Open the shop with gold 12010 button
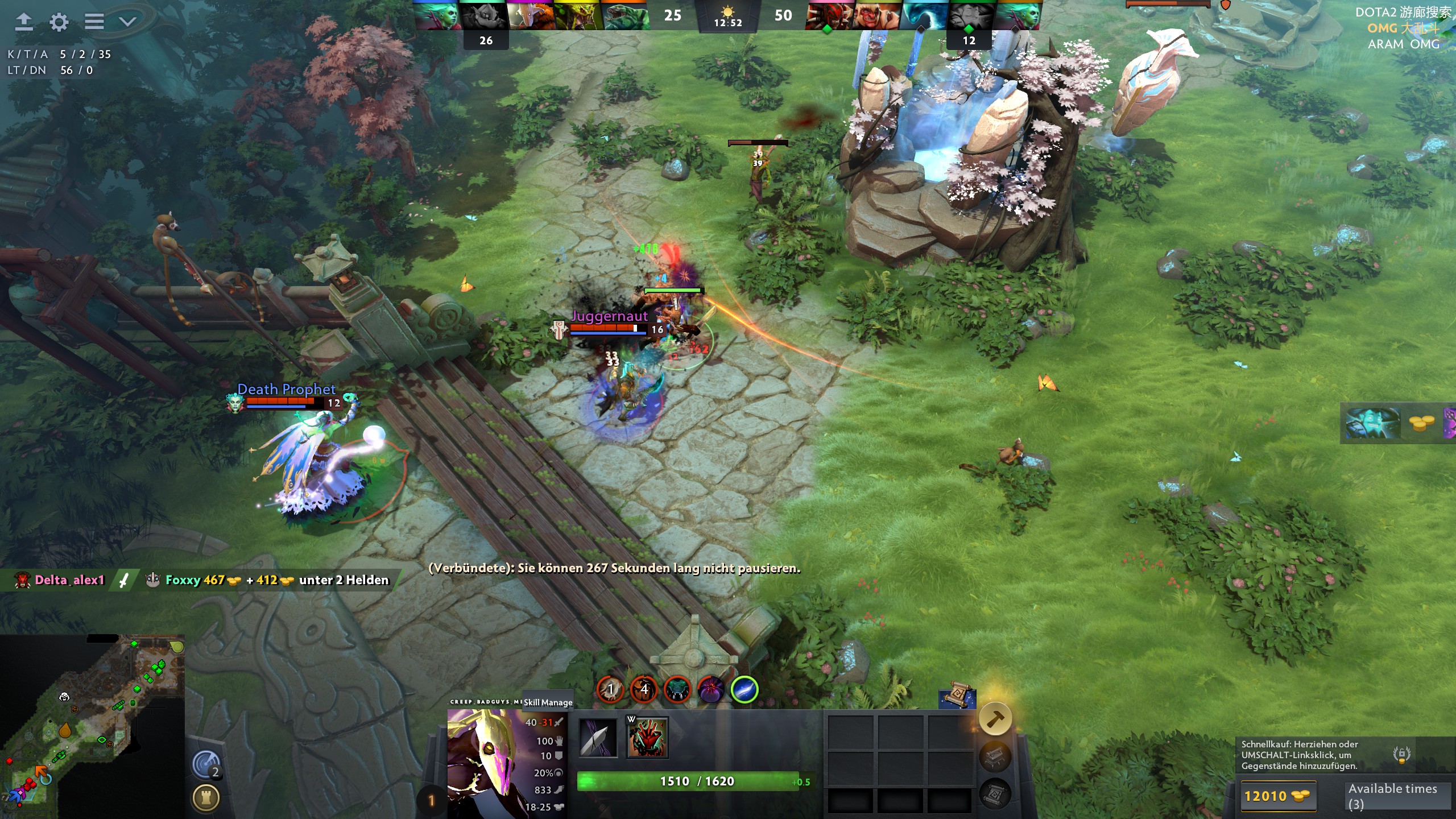 [1276, 796]
